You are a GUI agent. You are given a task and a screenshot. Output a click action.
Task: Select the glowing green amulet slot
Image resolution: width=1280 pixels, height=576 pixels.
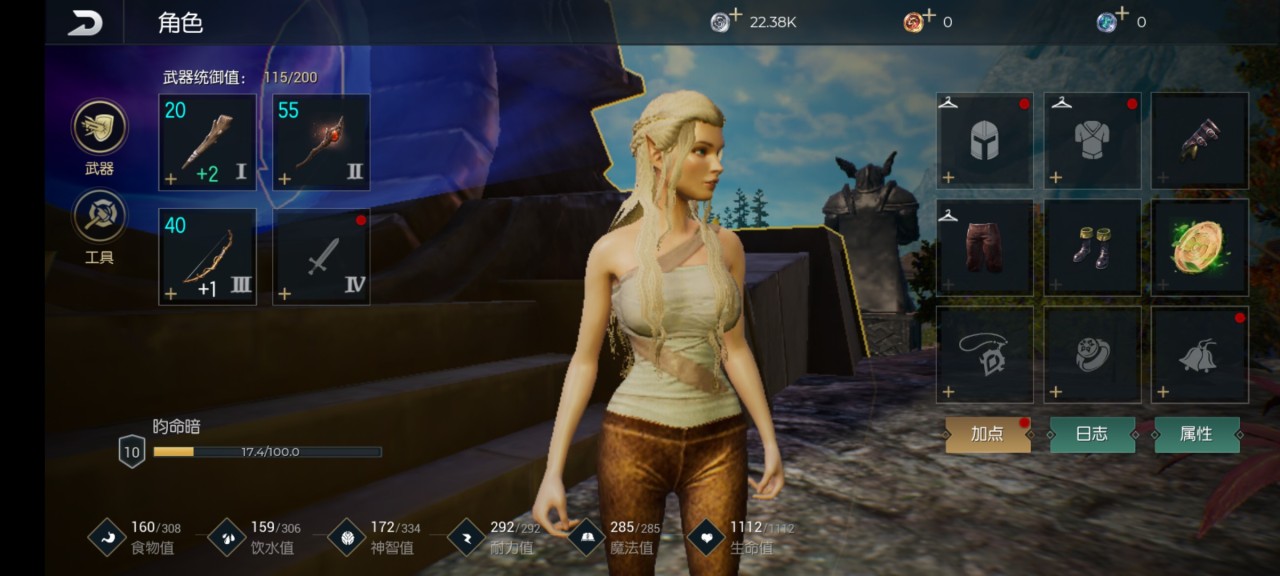1200,247
